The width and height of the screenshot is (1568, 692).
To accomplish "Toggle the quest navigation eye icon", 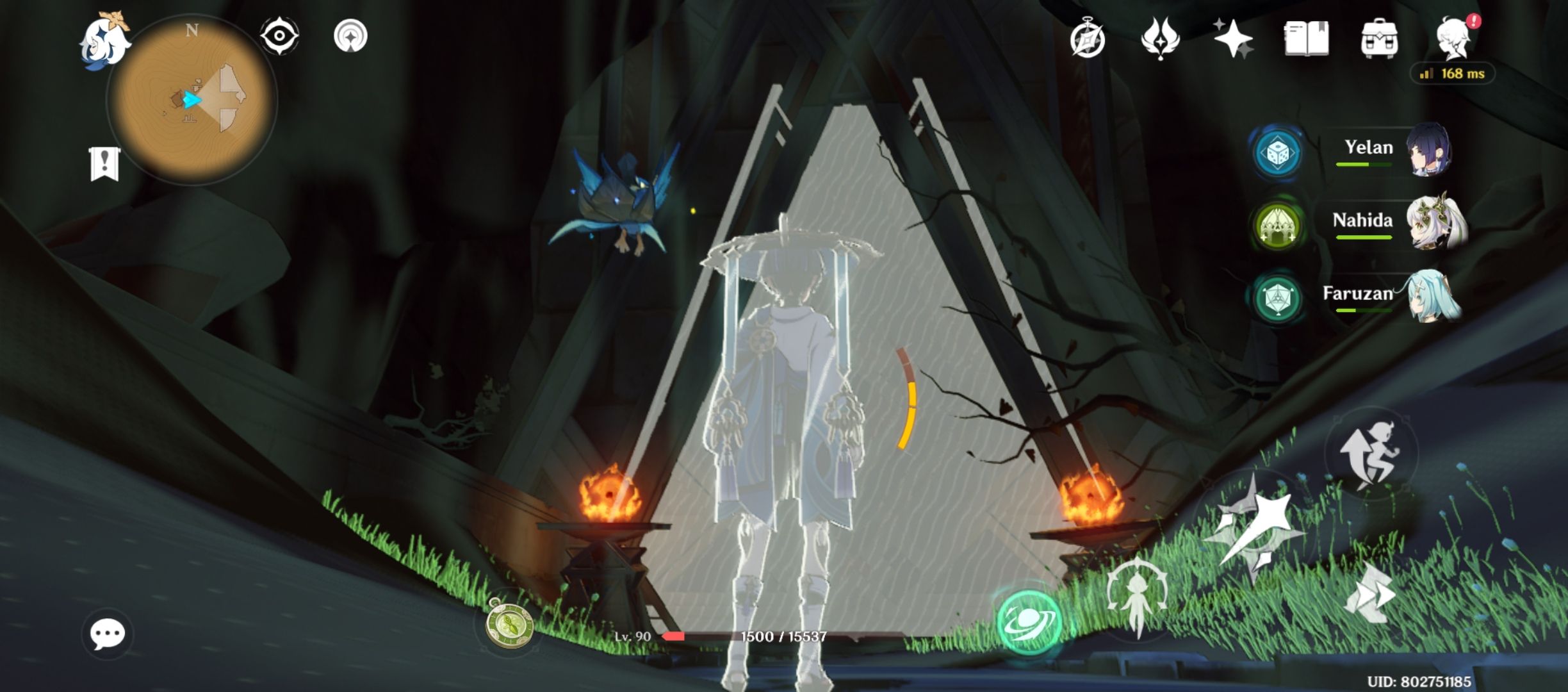I will coord(279,35).
